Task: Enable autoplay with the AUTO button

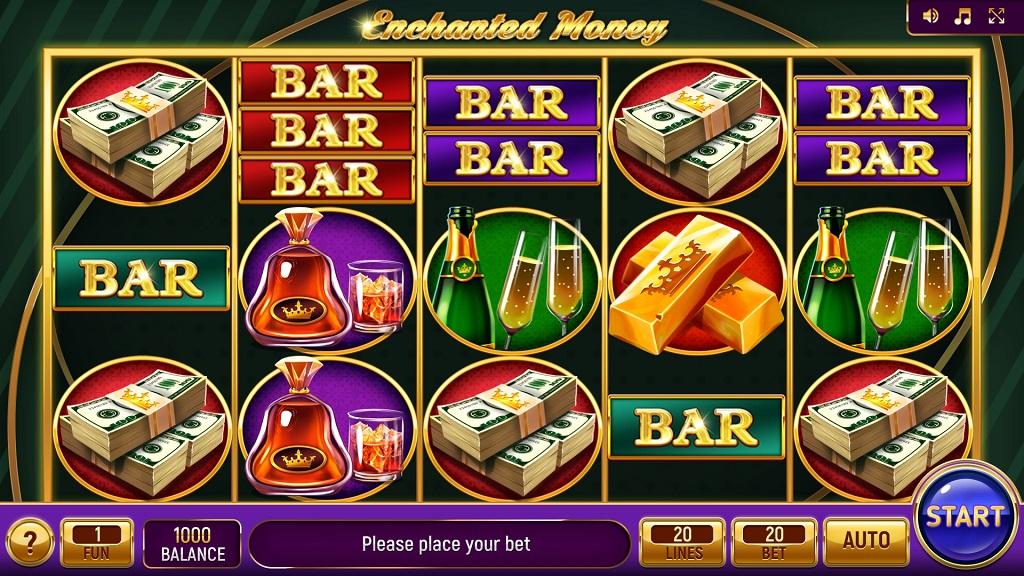Action: click(x=866, y=542)
